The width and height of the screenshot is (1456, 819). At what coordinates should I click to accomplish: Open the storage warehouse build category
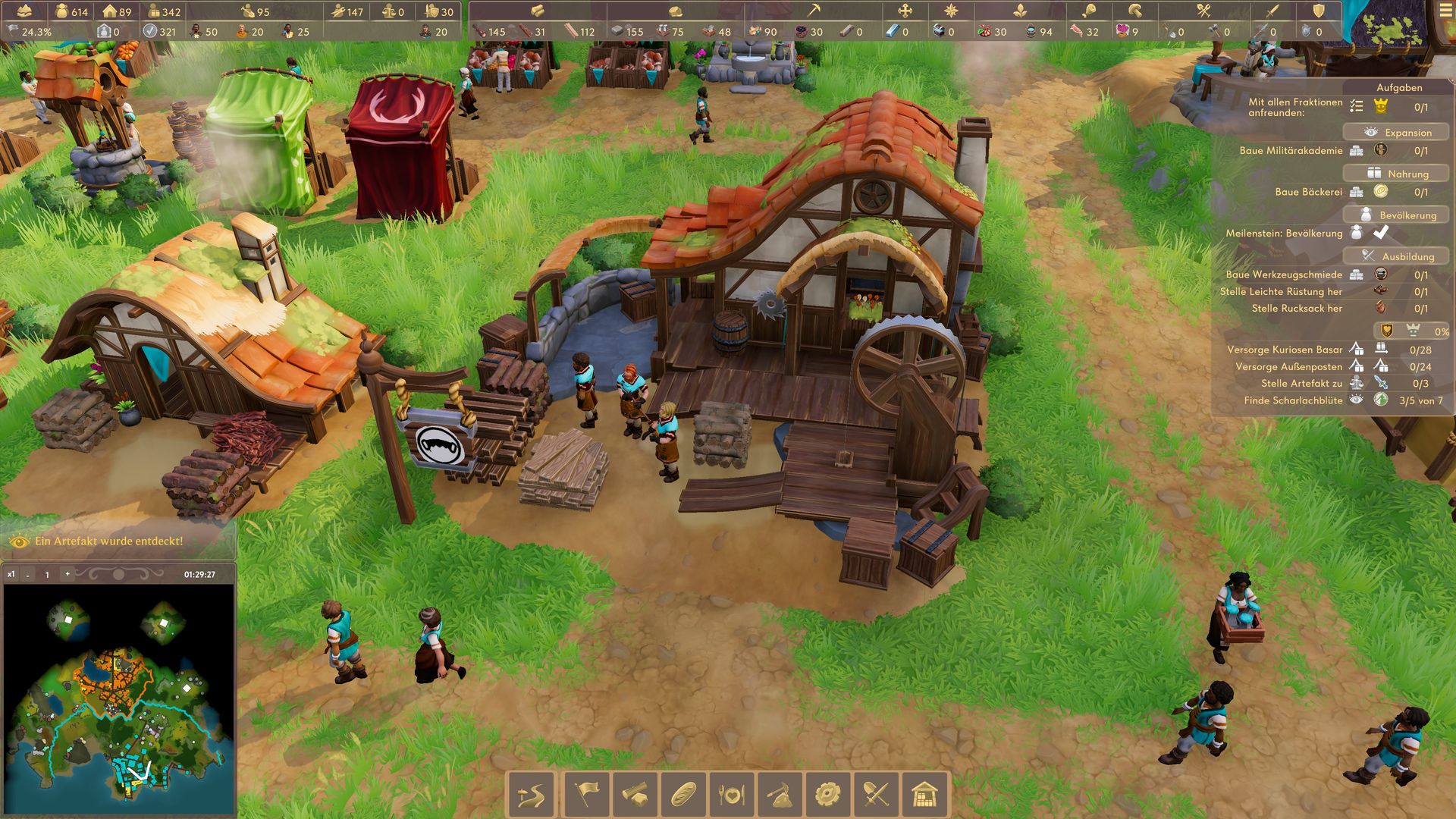tap(925, 795)
